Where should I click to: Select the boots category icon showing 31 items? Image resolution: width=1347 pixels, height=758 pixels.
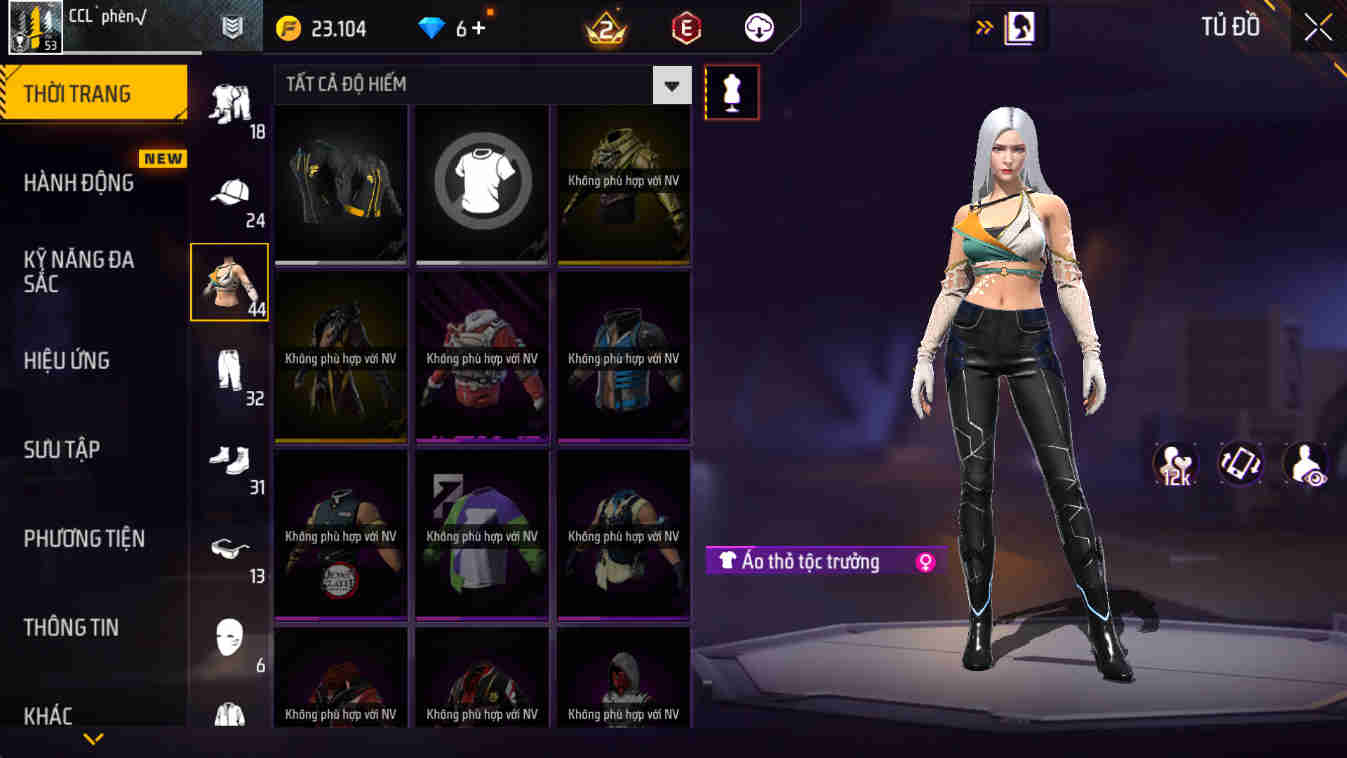[230, 460]
